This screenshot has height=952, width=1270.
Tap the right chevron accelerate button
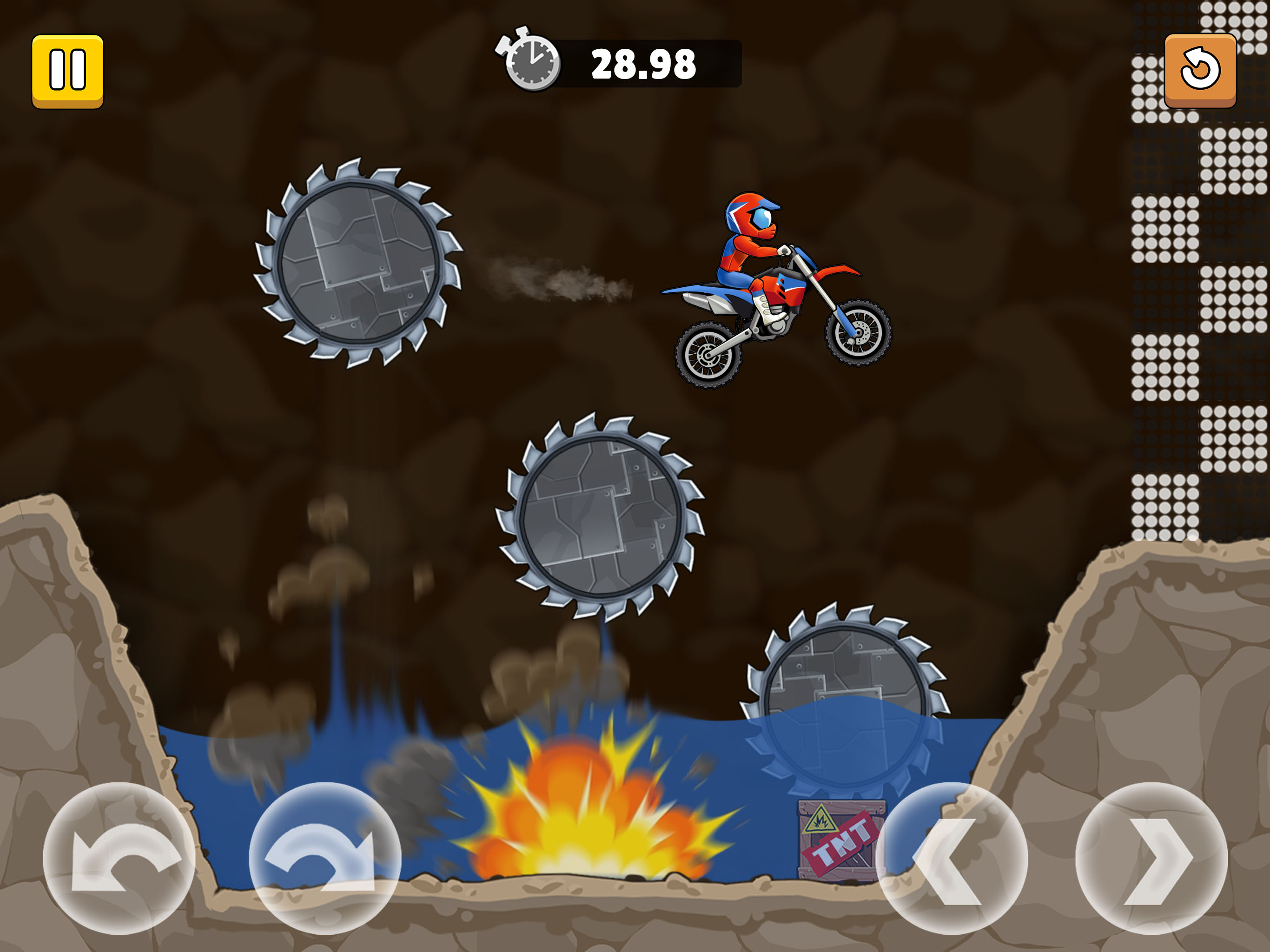point(1151,858)
